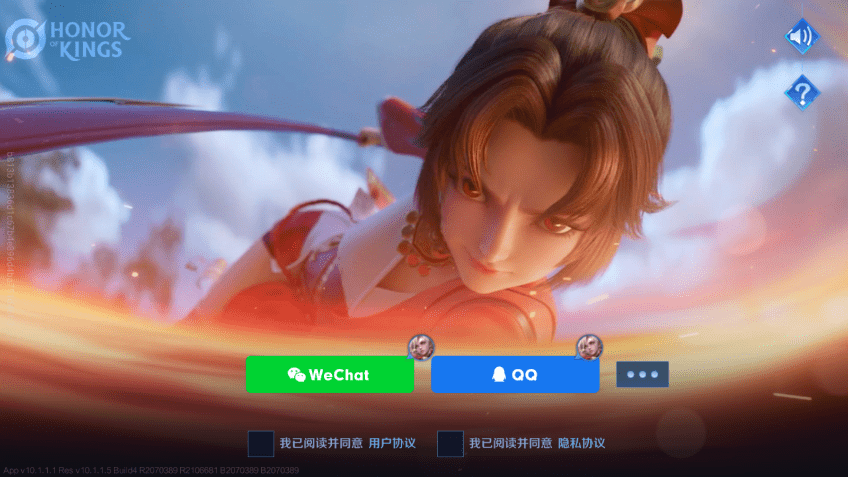Select the avatar above the WeChat button
The height and width of the screenshot is (477, 848).
[x=421, y=346]
